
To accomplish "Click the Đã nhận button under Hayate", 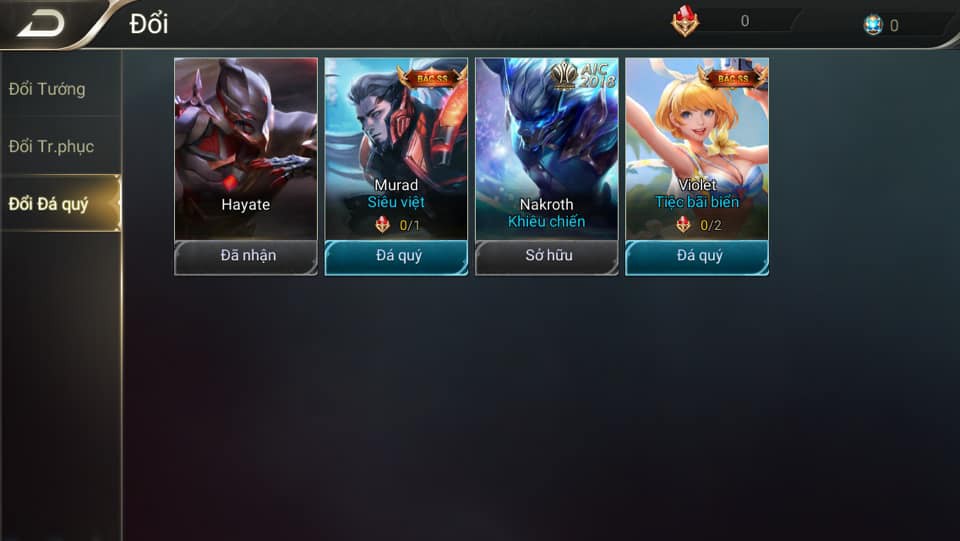I will 246,256.
